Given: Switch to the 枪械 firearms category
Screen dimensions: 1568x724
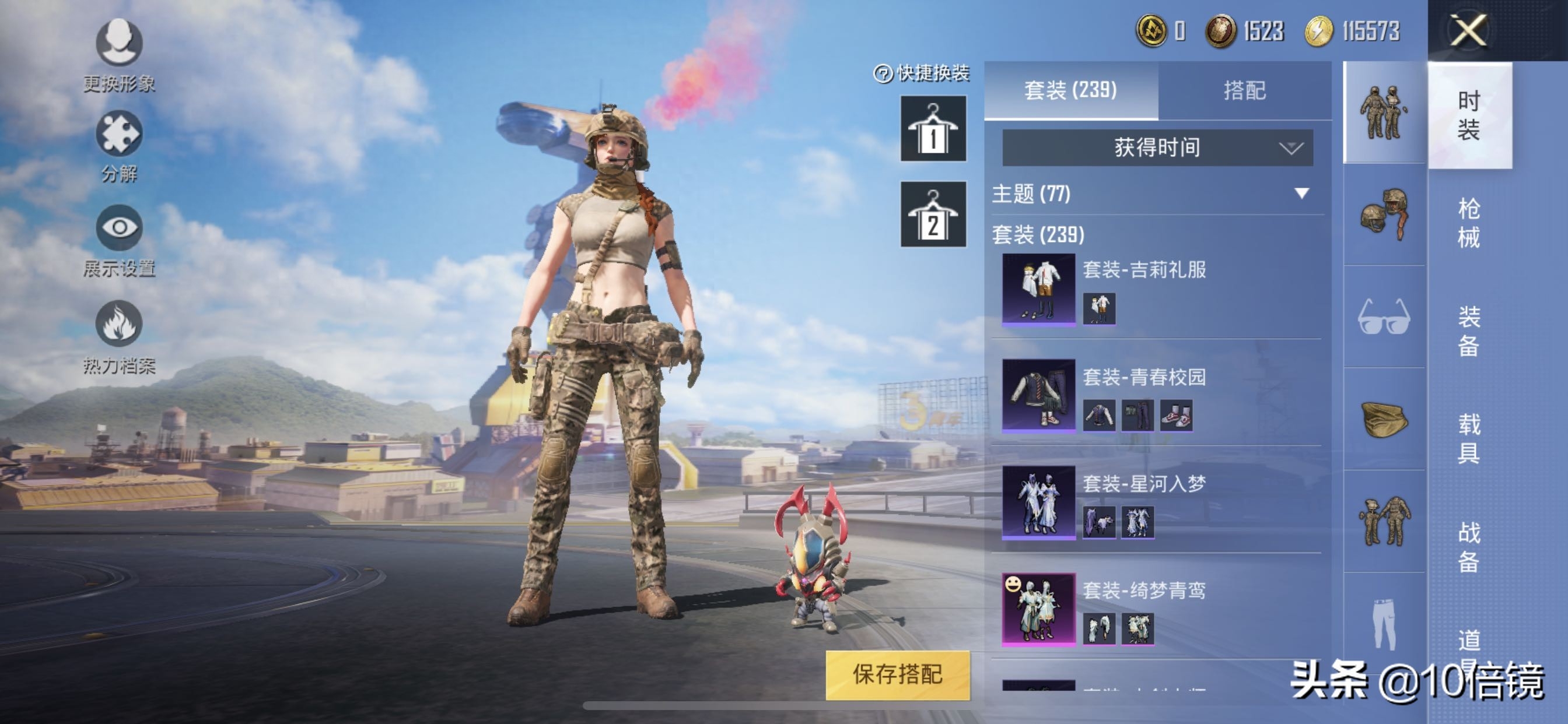Looking at the screenshot, I should pos(1468,223).
